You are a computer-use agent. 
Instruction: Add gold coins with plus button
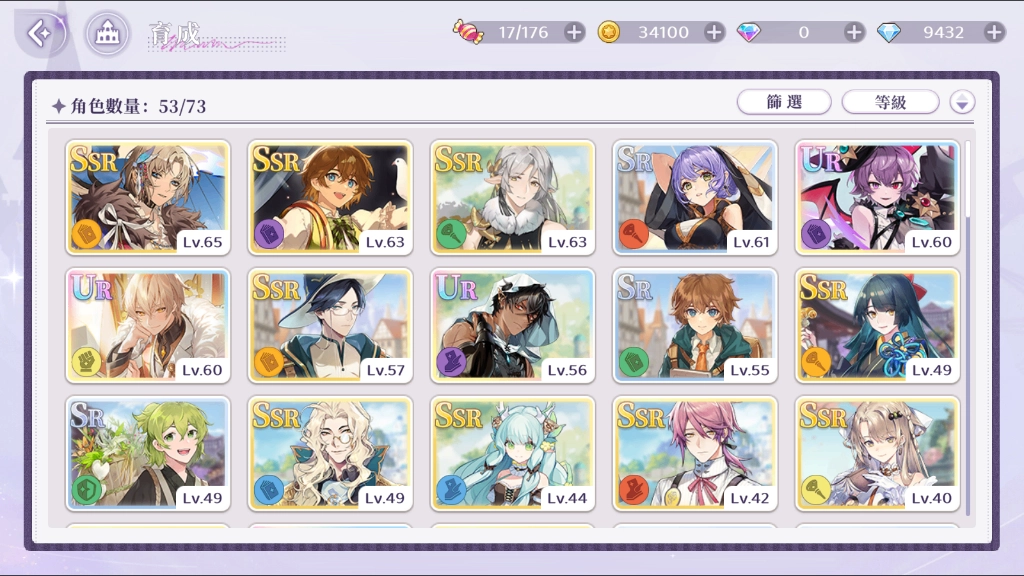tap(714, 32)
